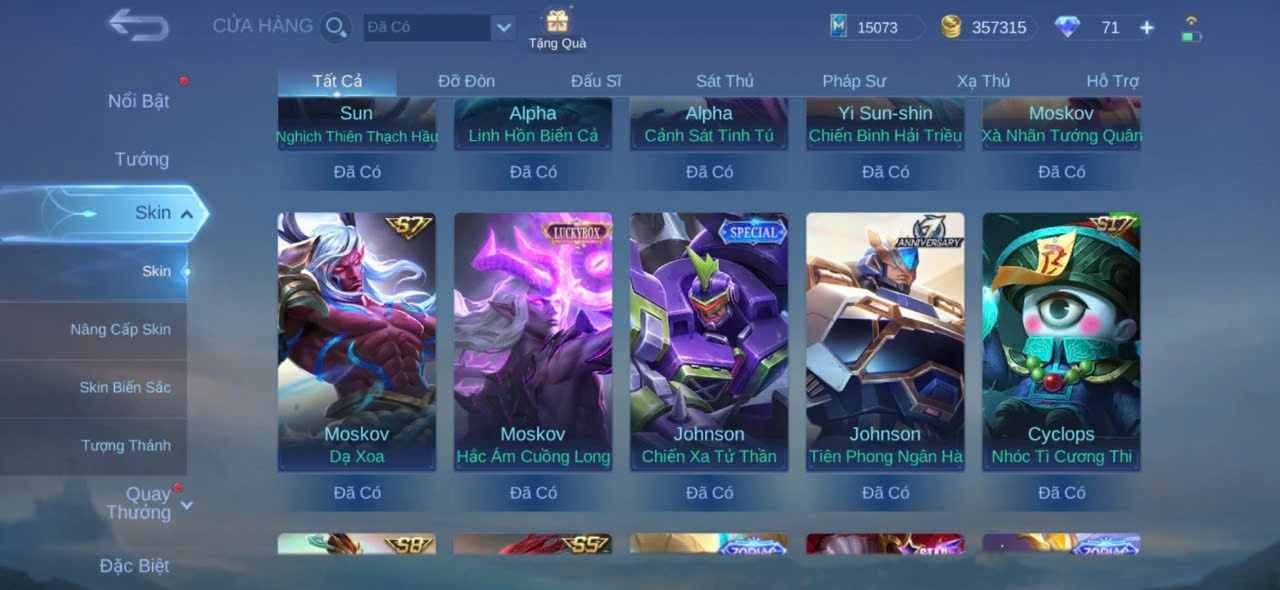Switch to the Tất Cả tab

[x=337, y=81]
